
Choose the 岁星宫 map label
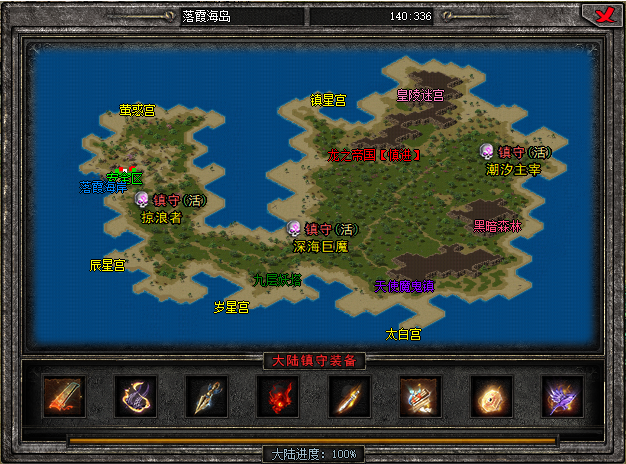click(x=231, y=307)
